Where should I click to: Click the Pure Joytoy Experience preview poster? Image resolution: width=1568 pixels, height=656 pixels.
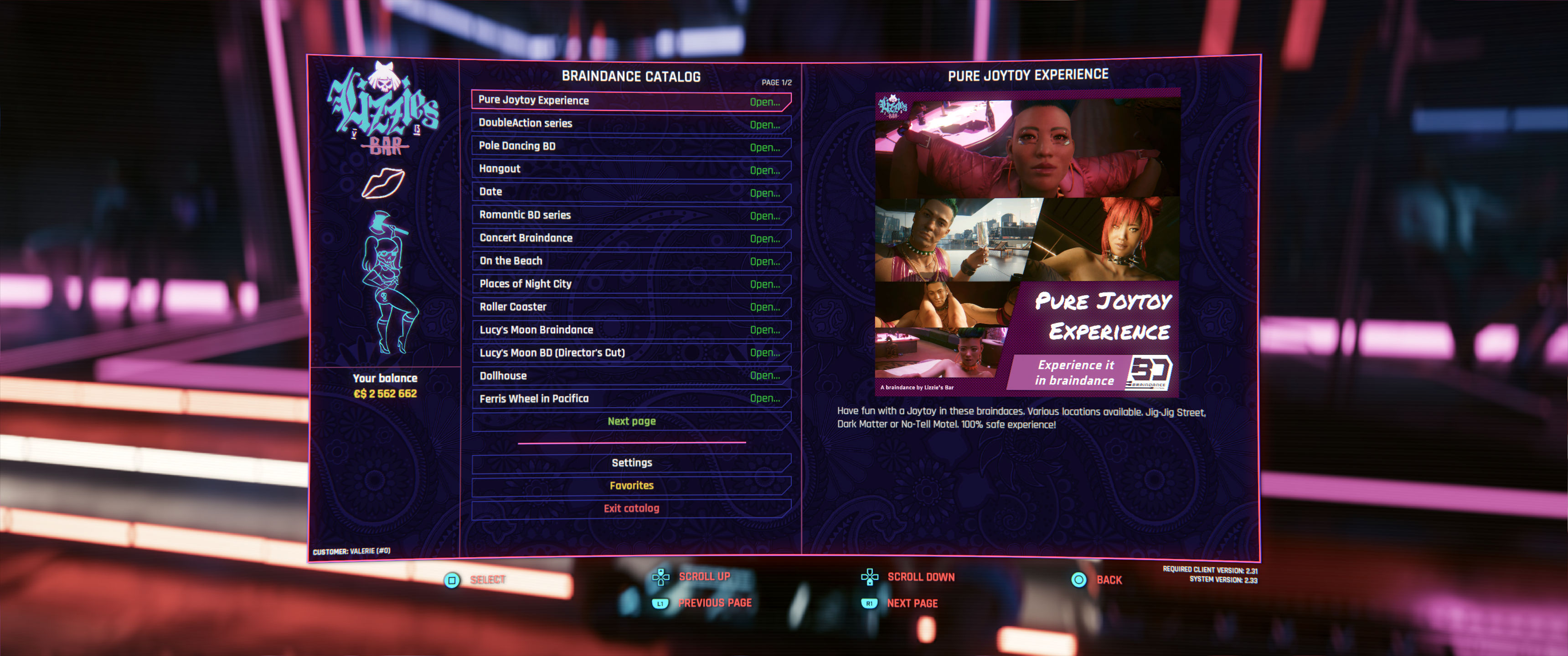1027,243
